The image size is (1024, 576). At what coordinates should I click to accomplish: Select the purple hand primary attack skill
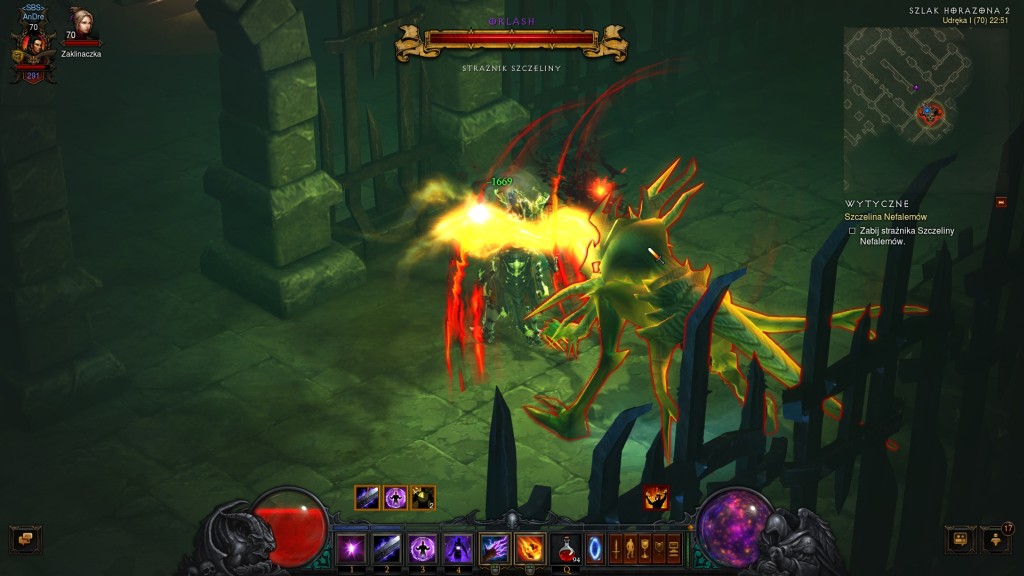(495, 548)
